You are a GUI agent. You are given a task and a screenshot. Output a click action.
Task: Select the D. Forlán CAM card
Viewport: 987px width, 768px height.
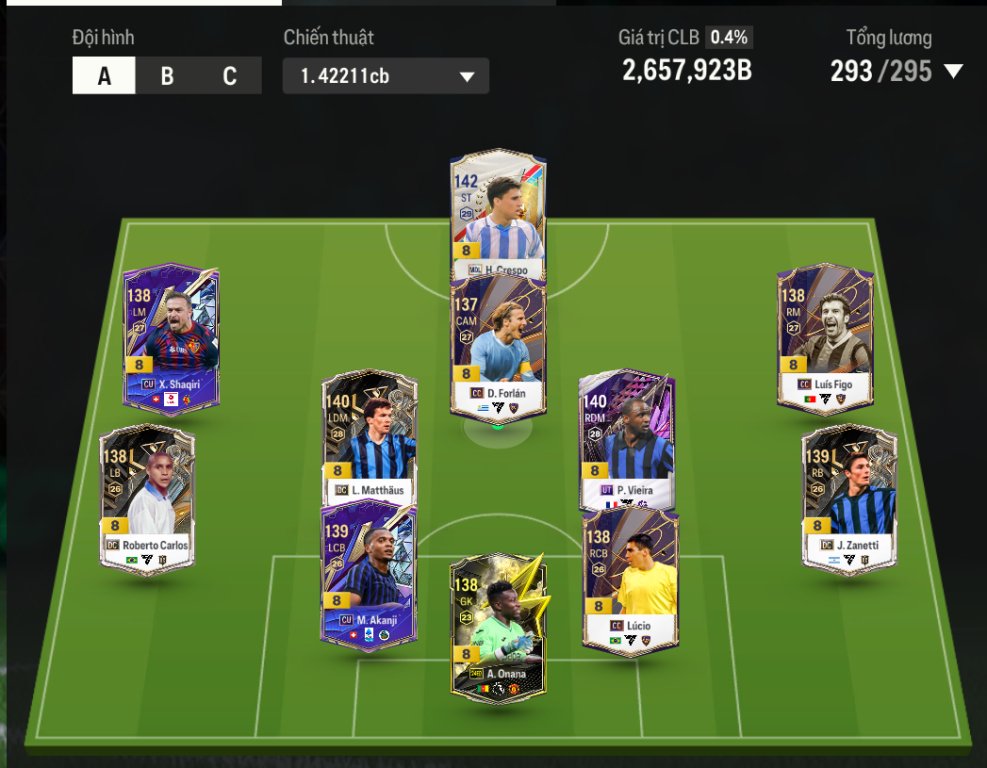tap(498, 350)
